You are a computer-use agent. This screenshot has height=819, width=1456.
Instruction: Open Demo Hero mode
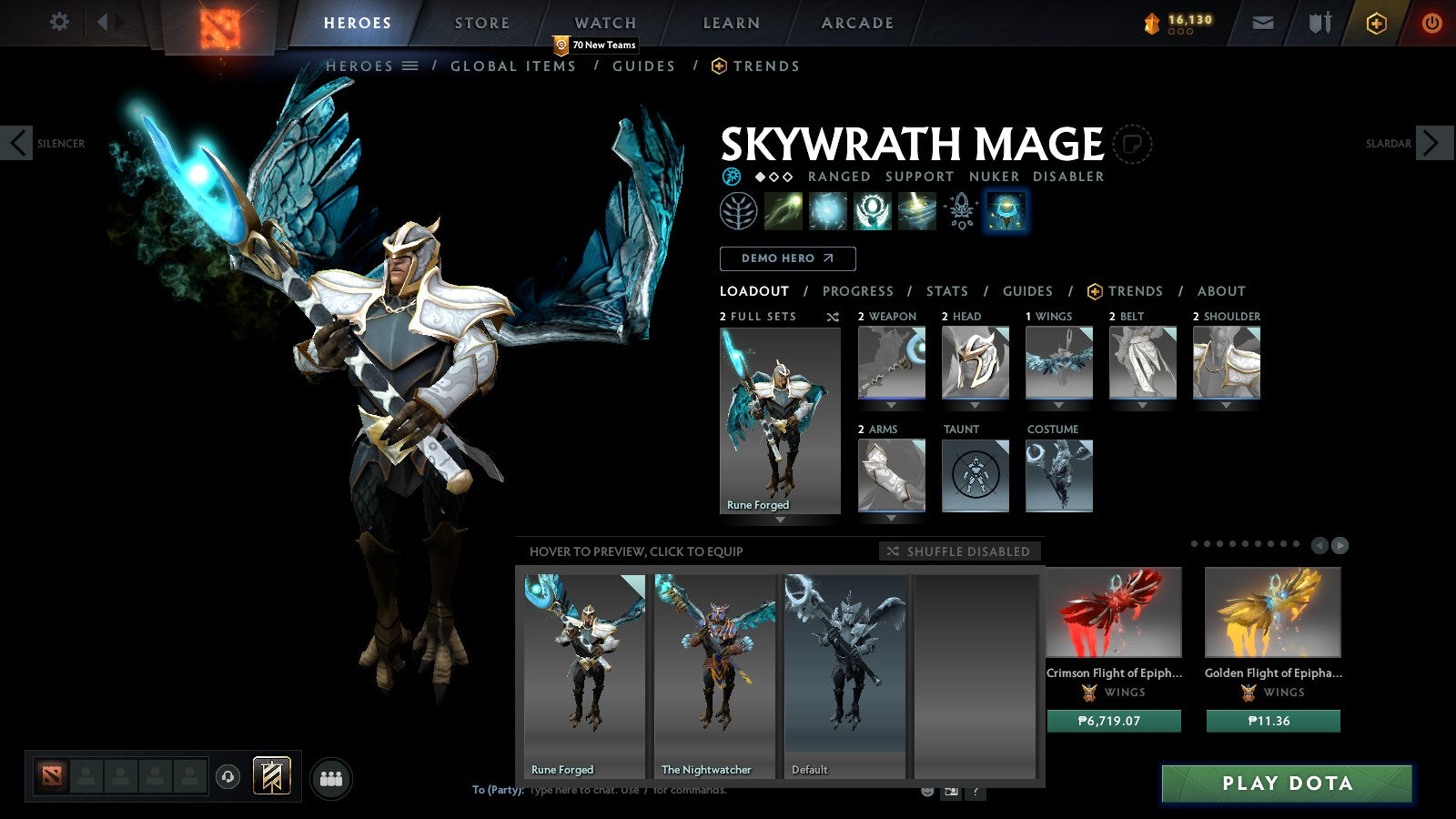pyautogui.click(x=787, y=258)
